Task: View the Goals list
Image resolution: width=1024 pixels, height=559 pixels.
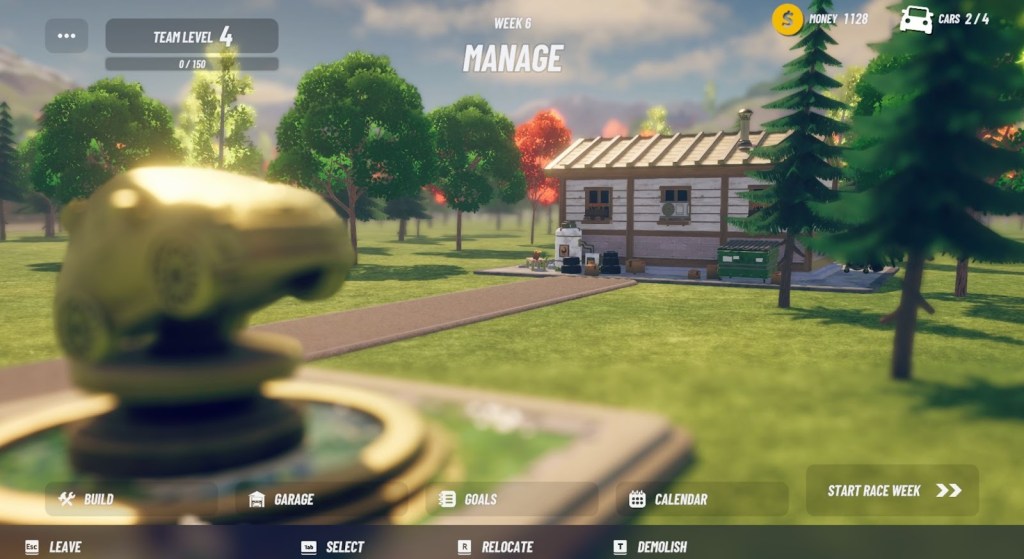Action: [512, 499]
